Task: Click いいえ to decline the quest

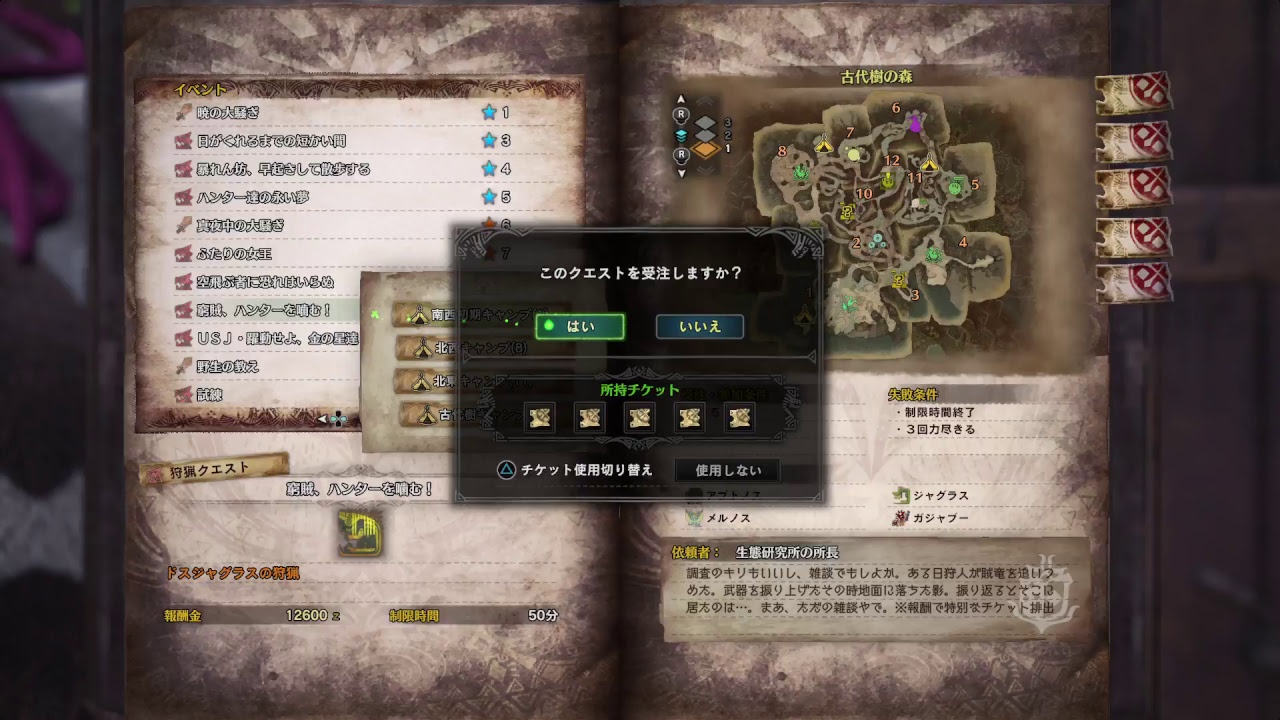Action: pyautogui.click(x=699, y=326)
